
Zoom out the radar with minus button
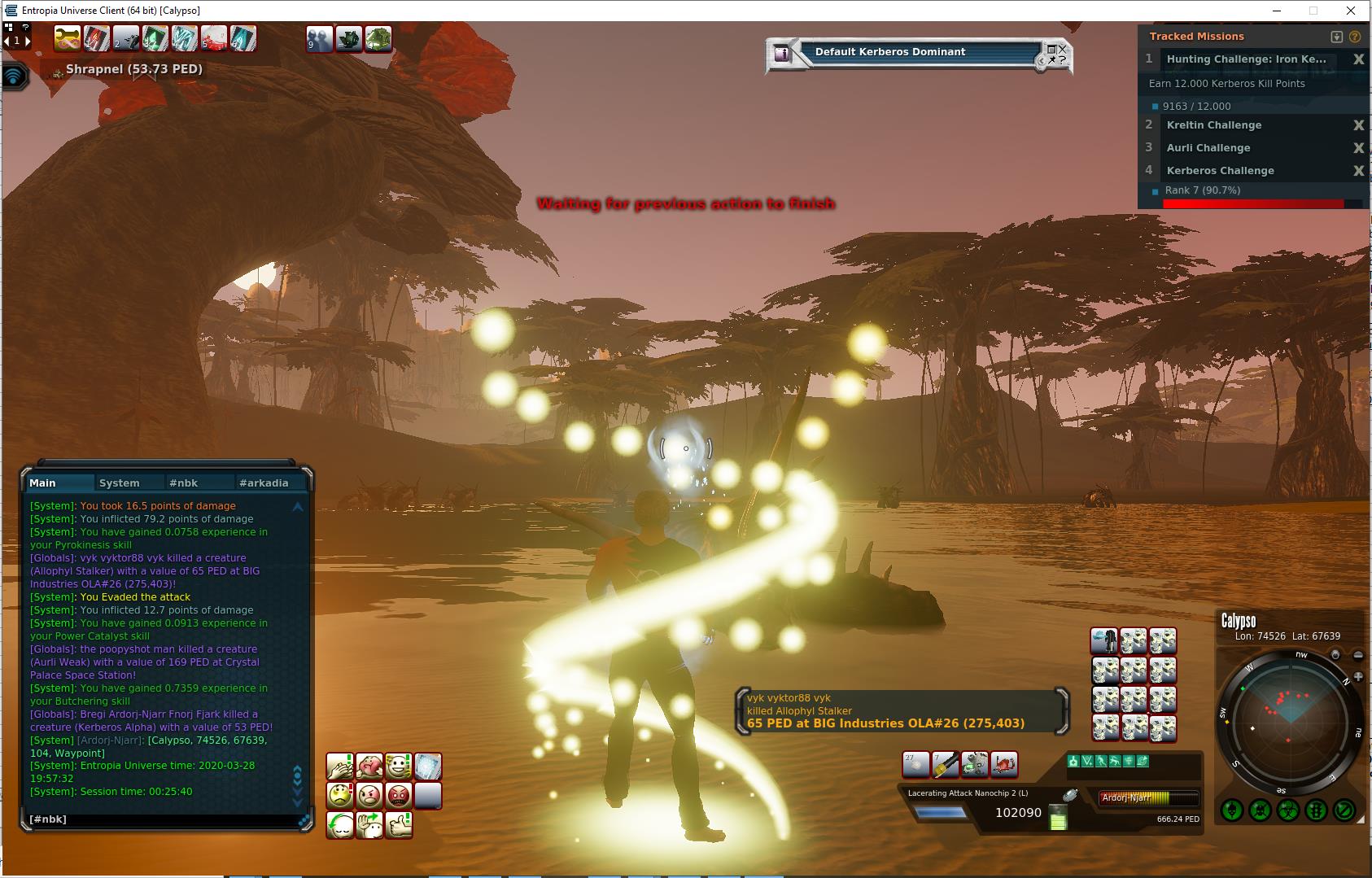coord(1358,655)
